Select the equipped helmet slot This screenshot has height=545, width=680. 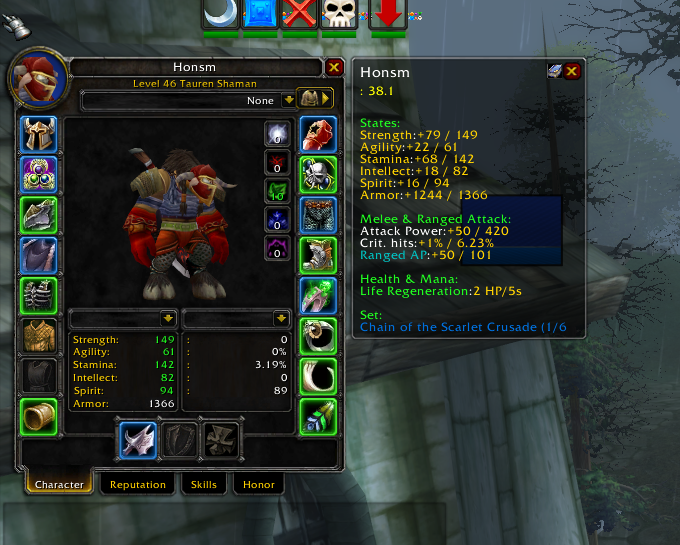(x=39, y=134)
